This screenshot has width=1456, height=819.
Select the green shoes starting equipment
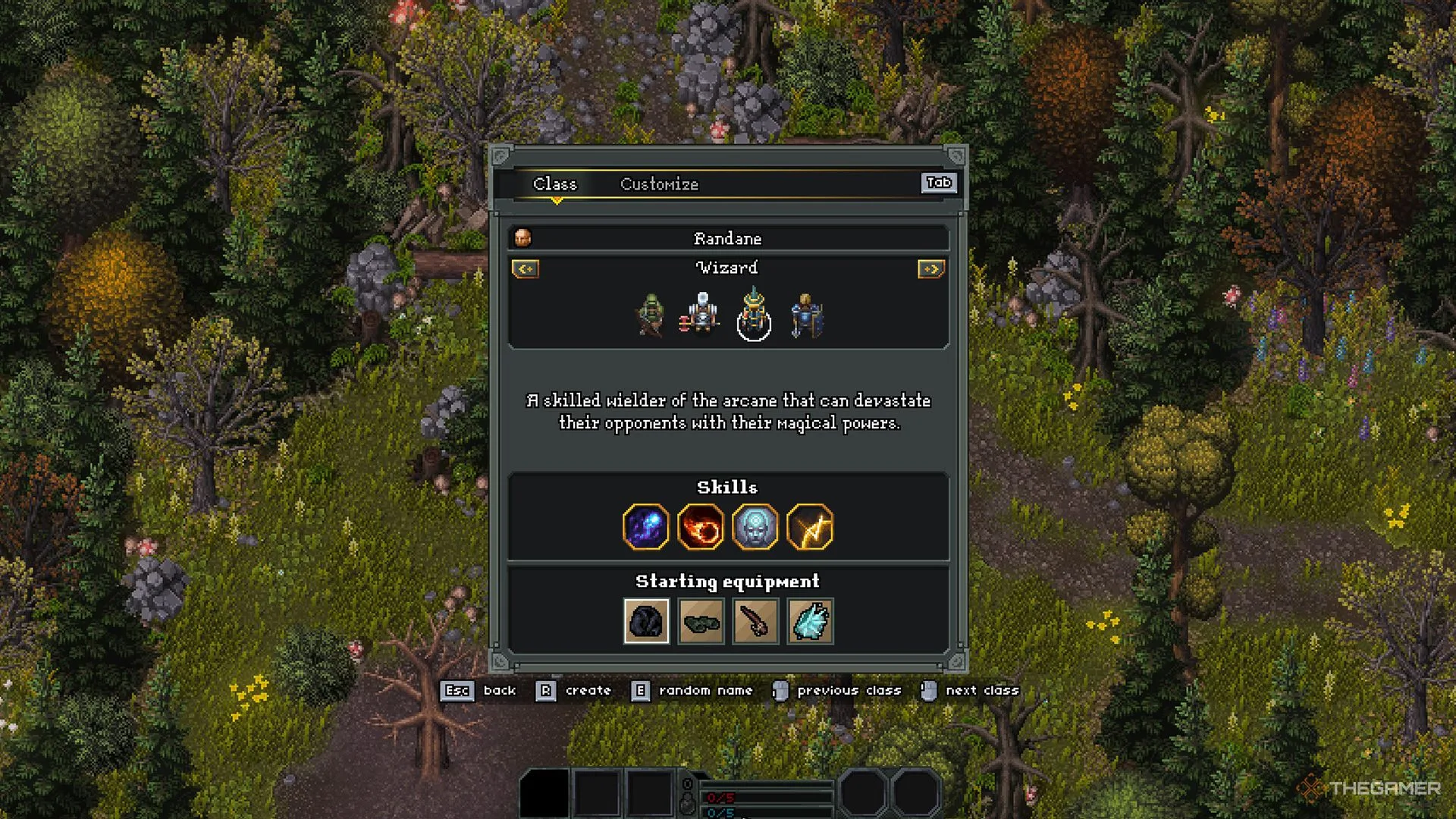point(701,621)
